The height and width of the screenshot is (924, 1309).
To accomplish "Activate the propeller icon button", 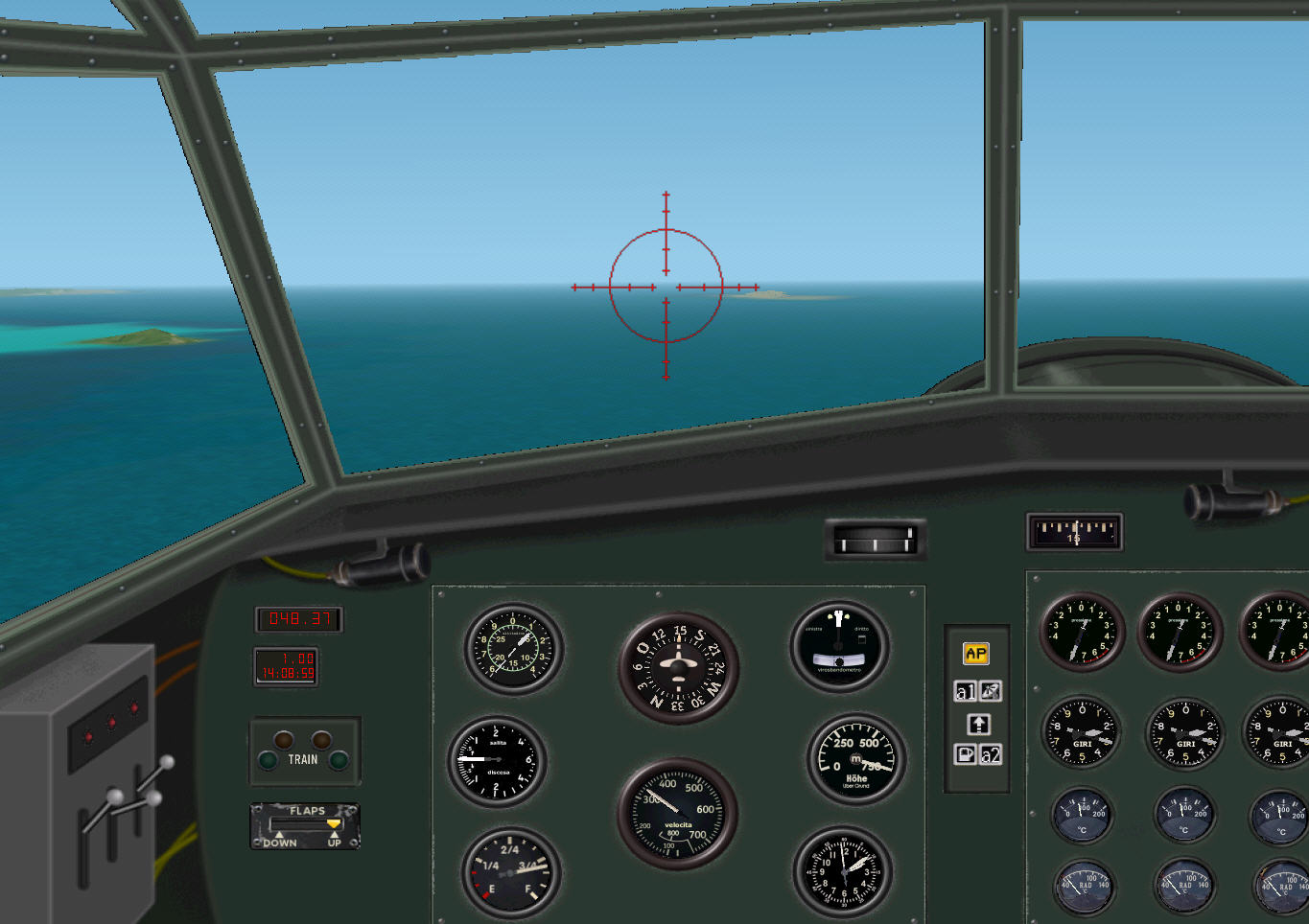I will pyautogui.click(x=991, y=691).
